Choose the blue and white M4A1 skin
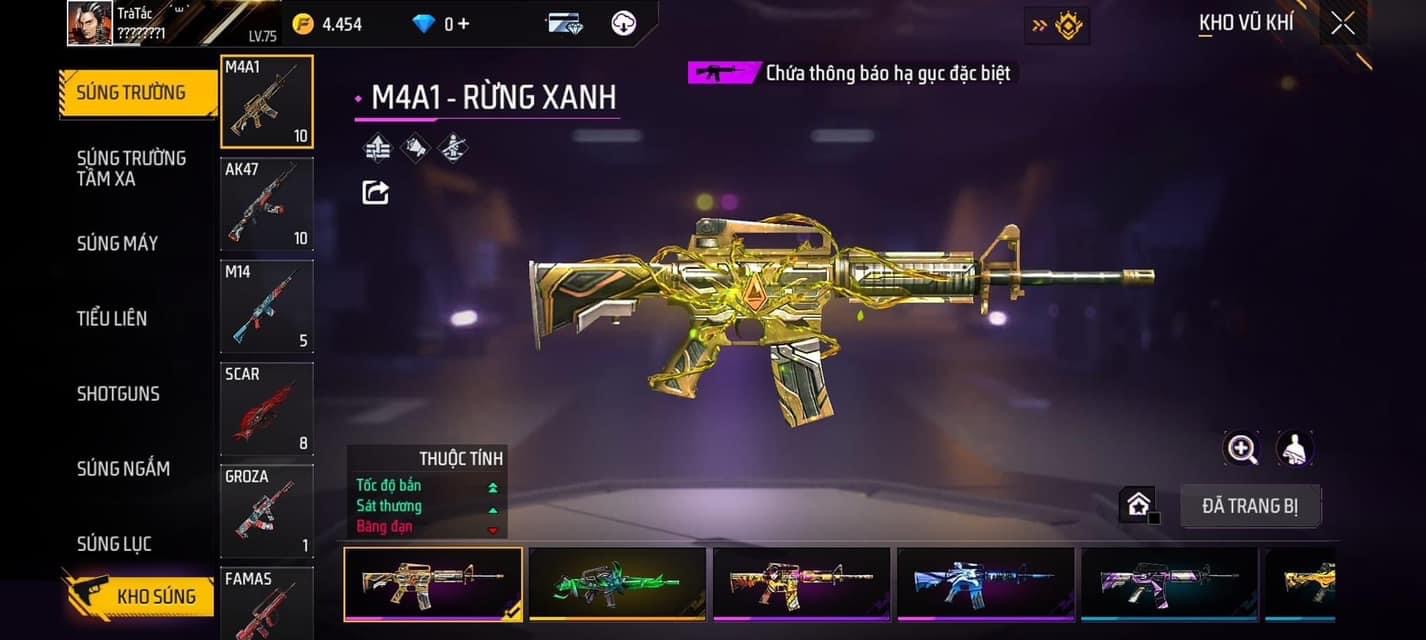The width and height of the screenshot is (1426, 640). click(985, 583)
